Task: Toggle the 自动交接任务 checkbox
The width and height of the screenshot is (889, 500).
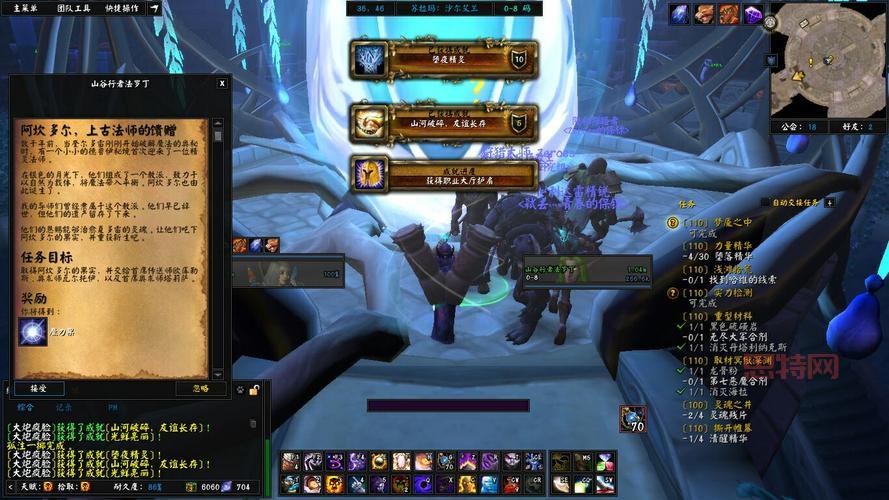Action: pos(766,202)
